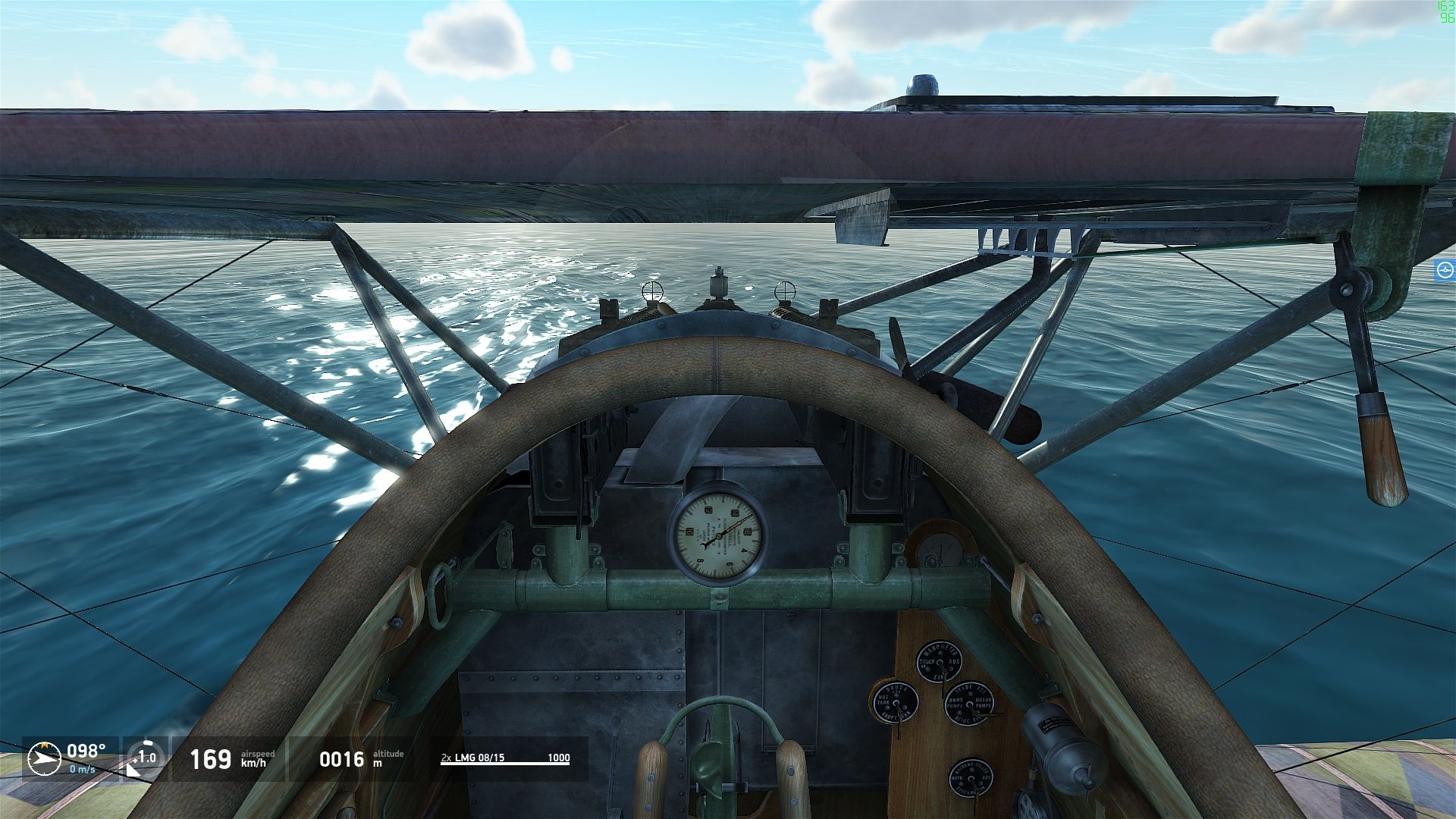This screenshot has width=1456, height=819.
Task: Select the LMG 08/15 weapon entry
Action: coord(505,758)
